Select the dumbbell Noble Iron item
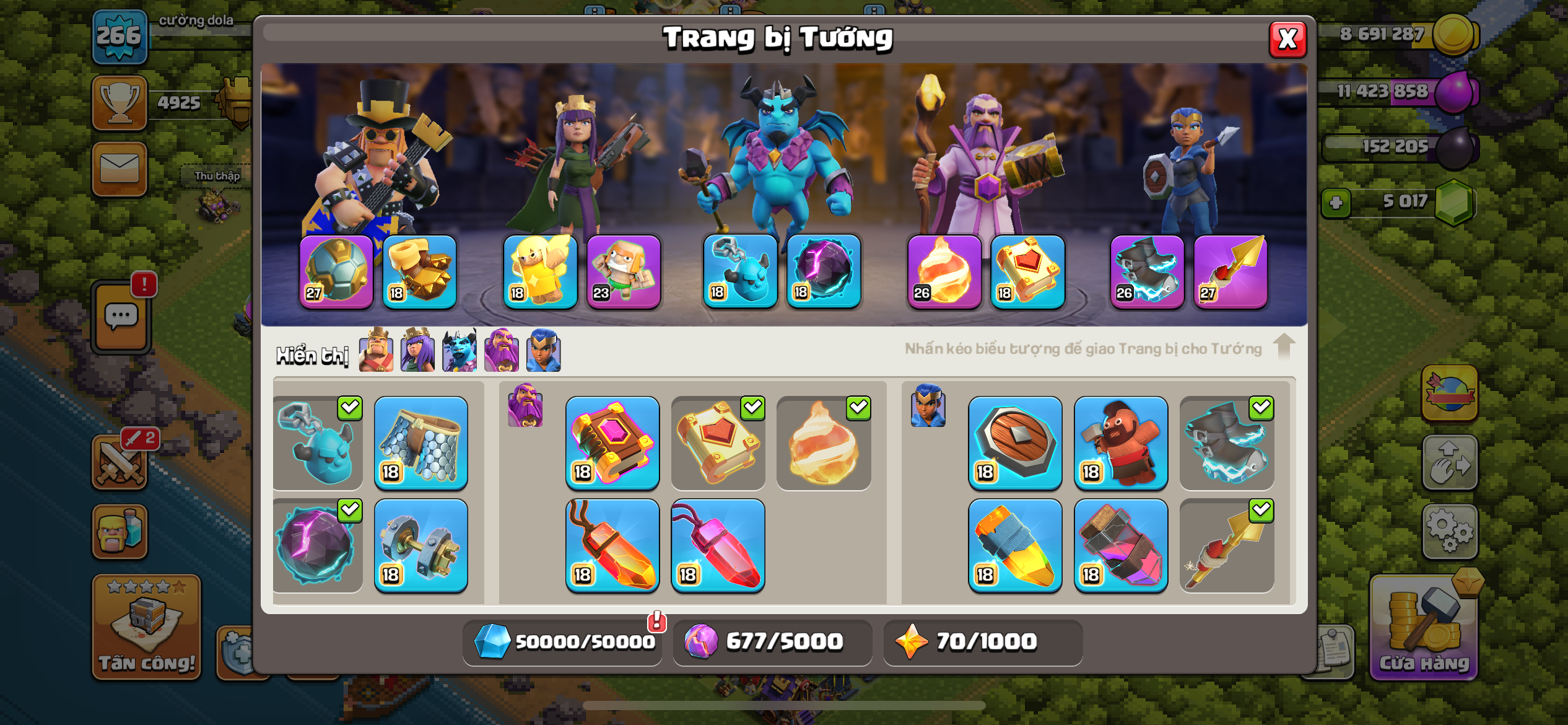Screen dimensions: 1568x725 (421, 546)
